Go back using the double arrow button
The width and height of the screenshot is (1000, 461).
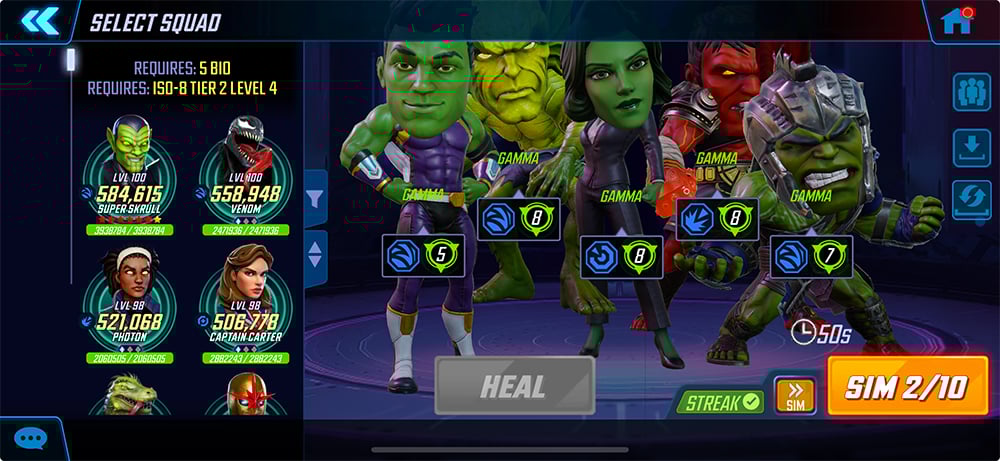point(39,21)
